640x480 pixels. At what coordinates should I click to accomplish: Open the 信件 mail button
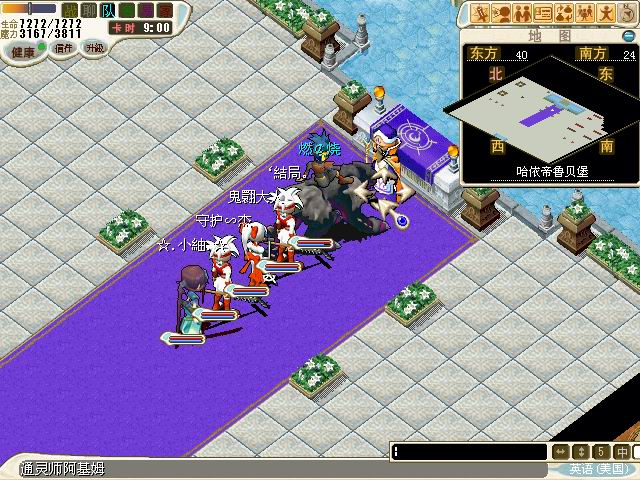pos(63,48)
